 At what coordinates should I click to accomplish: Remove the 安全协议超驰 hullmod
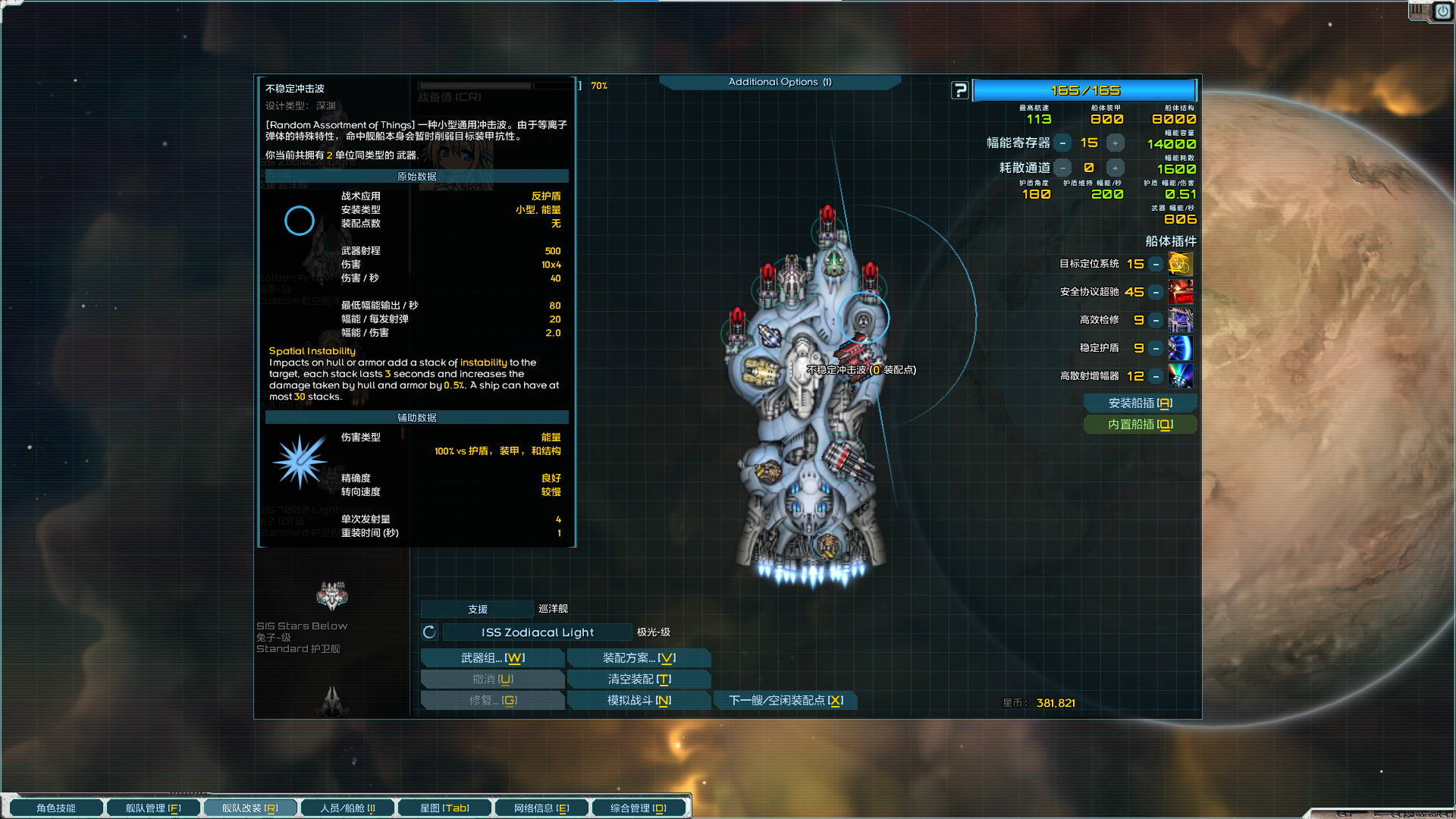point(1156,293)
